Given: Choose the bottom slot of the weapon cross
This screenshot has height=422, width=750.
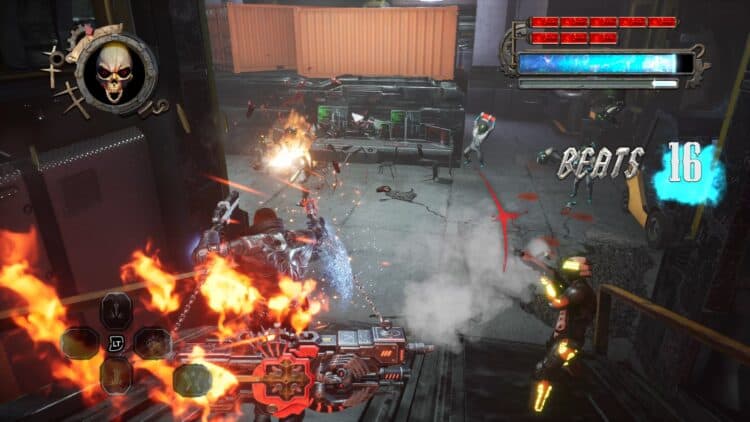Looking at the screenshot, I should [114, 375].
